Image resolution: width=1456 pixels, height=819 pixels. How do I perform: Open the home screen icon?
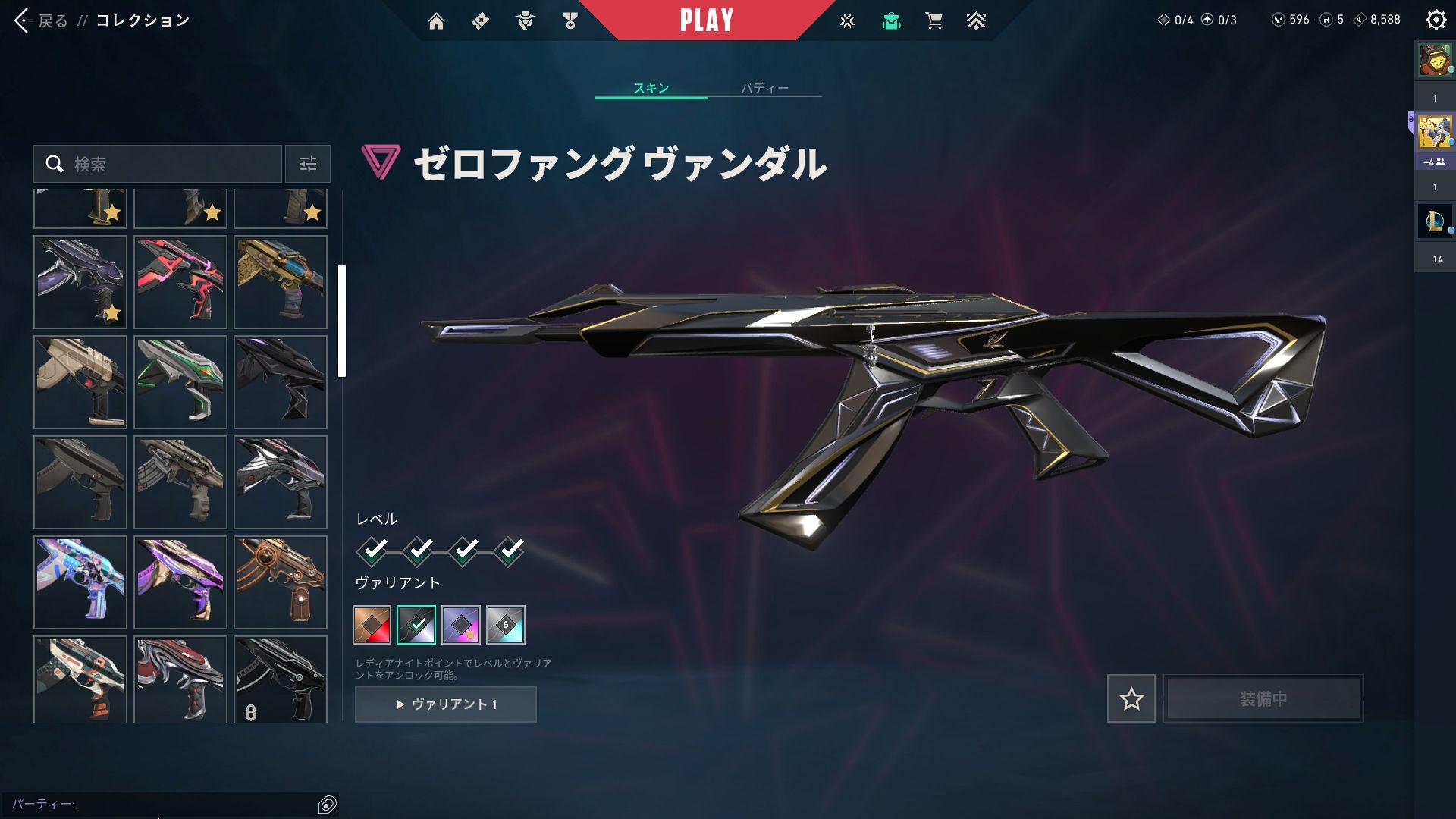tap(436, 21)
